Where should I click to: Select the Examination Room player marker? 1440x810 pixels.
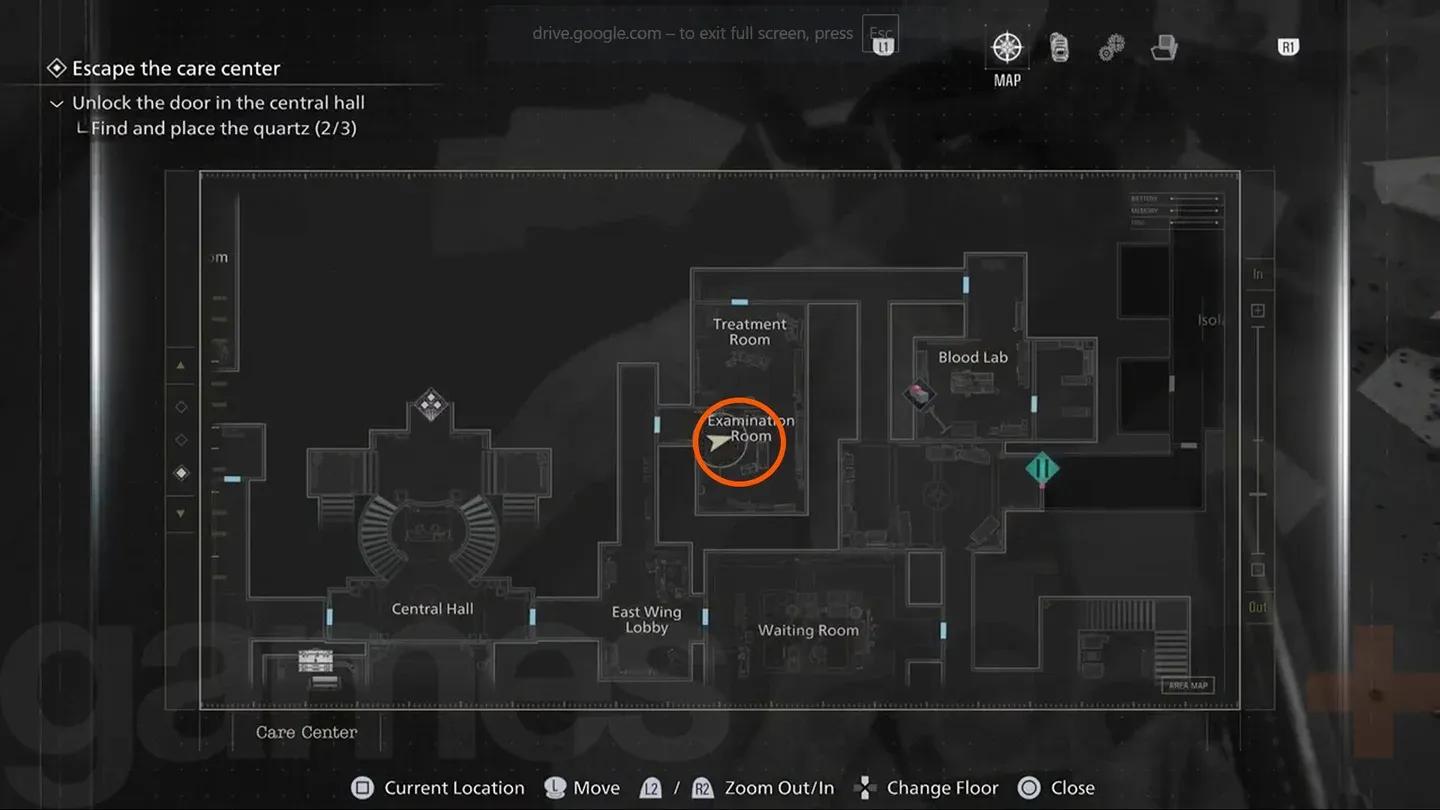[720, 443]
